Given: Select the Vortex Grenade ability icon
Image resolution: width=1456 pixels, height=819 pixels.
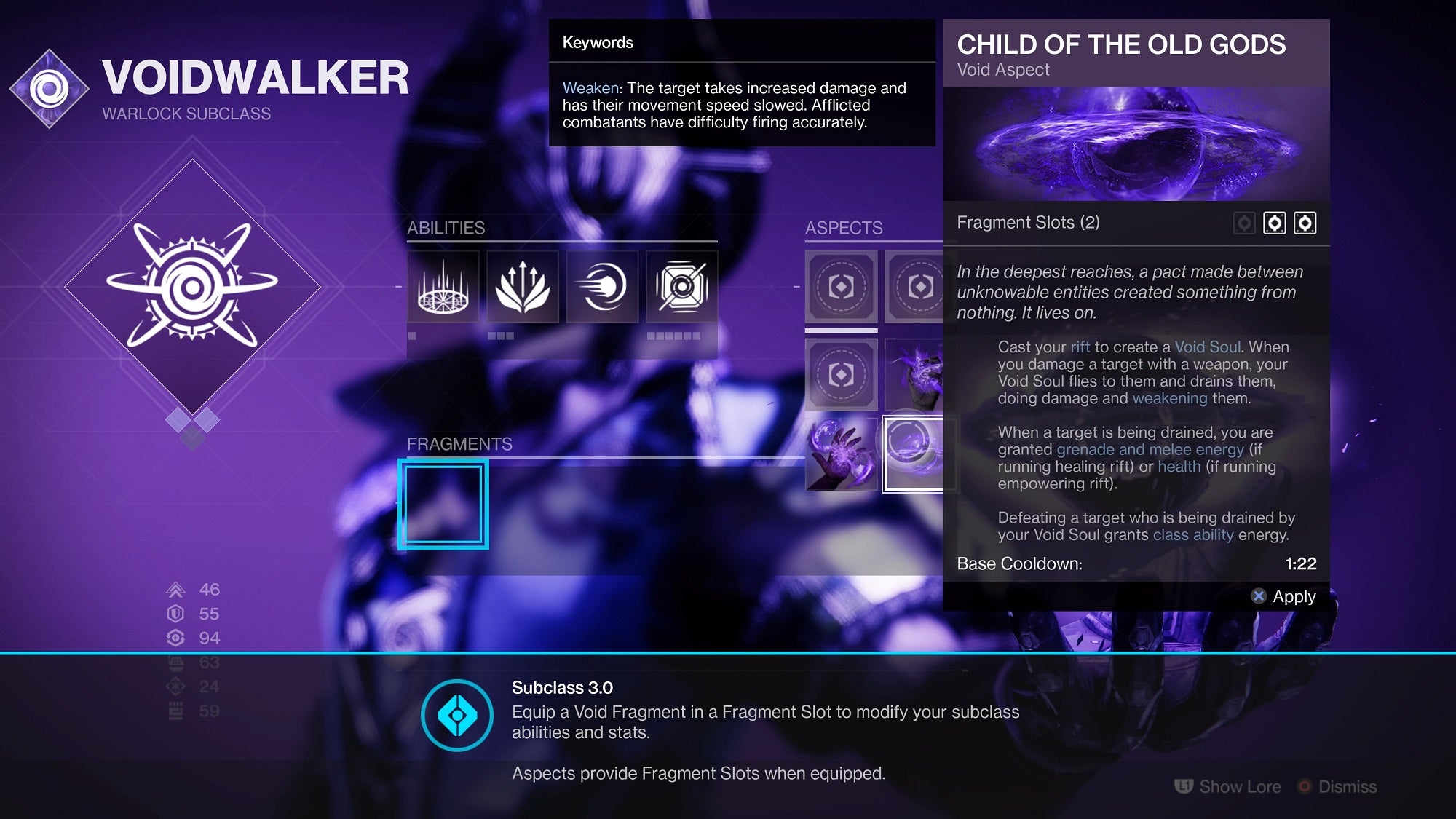Looking at the screenshot, I should point(683,288).
